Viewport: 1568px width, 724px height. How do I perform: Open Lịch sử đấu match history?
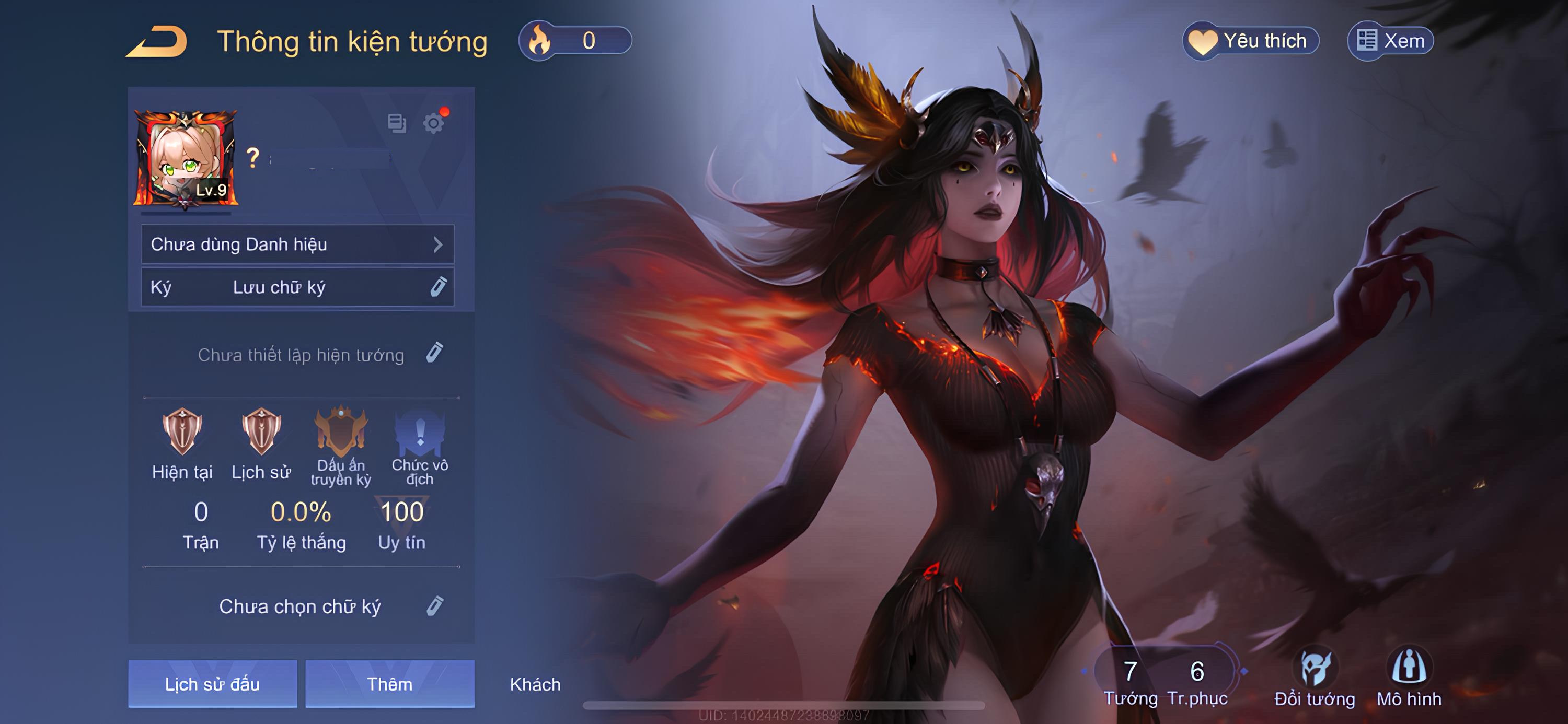point(212,684)
